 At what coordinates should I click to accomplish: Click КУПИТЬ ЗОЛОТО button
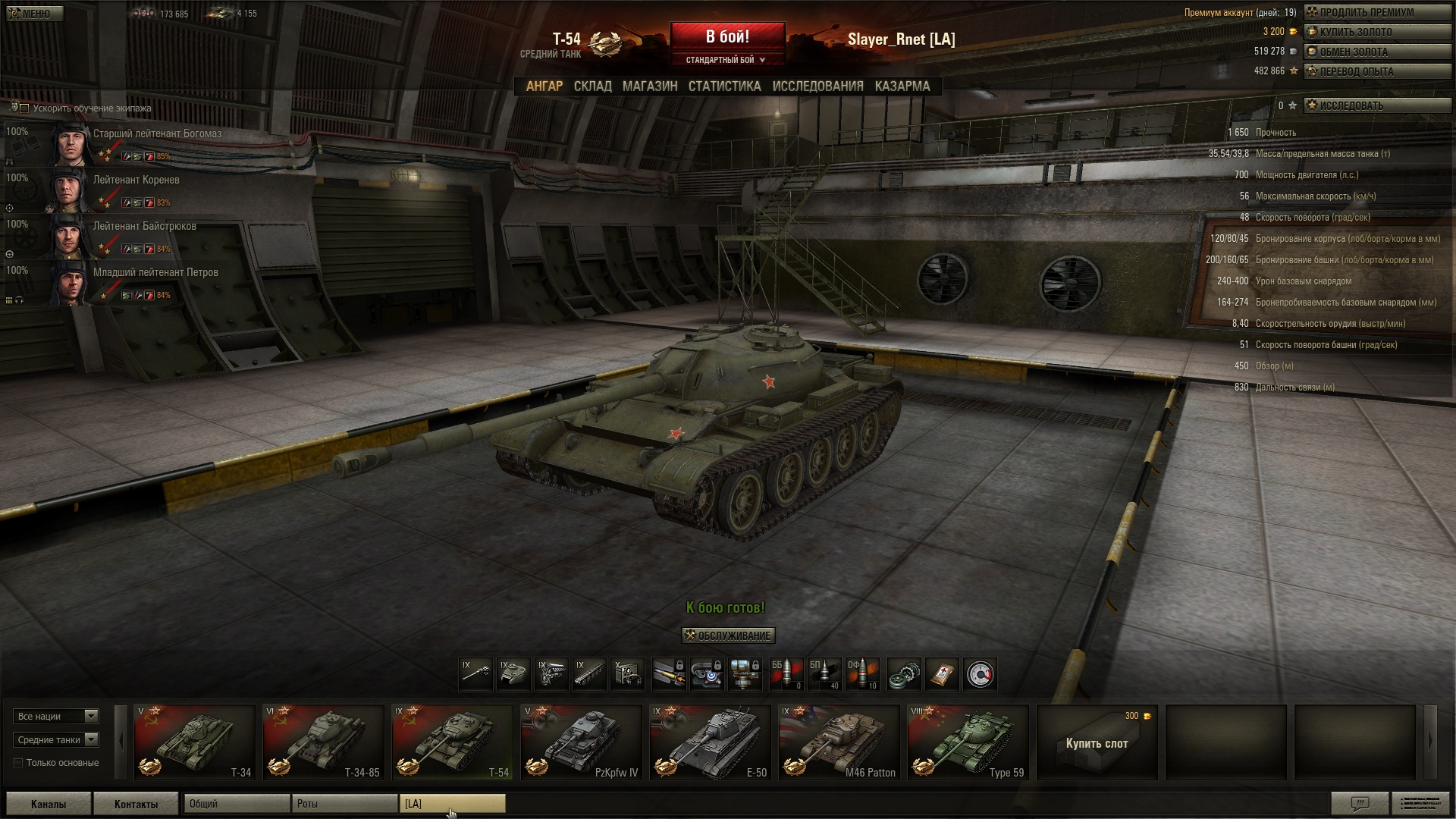tap(1376, 32)
